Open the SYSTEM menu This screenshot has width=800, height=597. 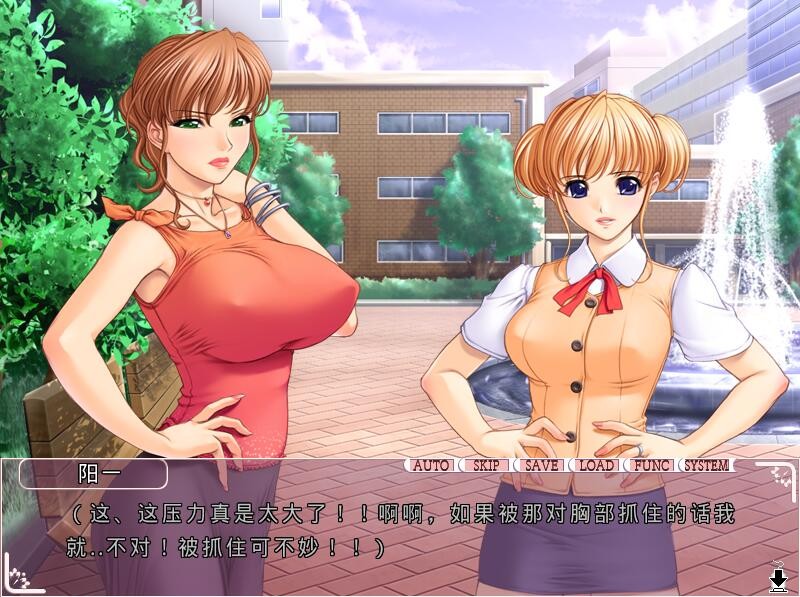(706, 465)
